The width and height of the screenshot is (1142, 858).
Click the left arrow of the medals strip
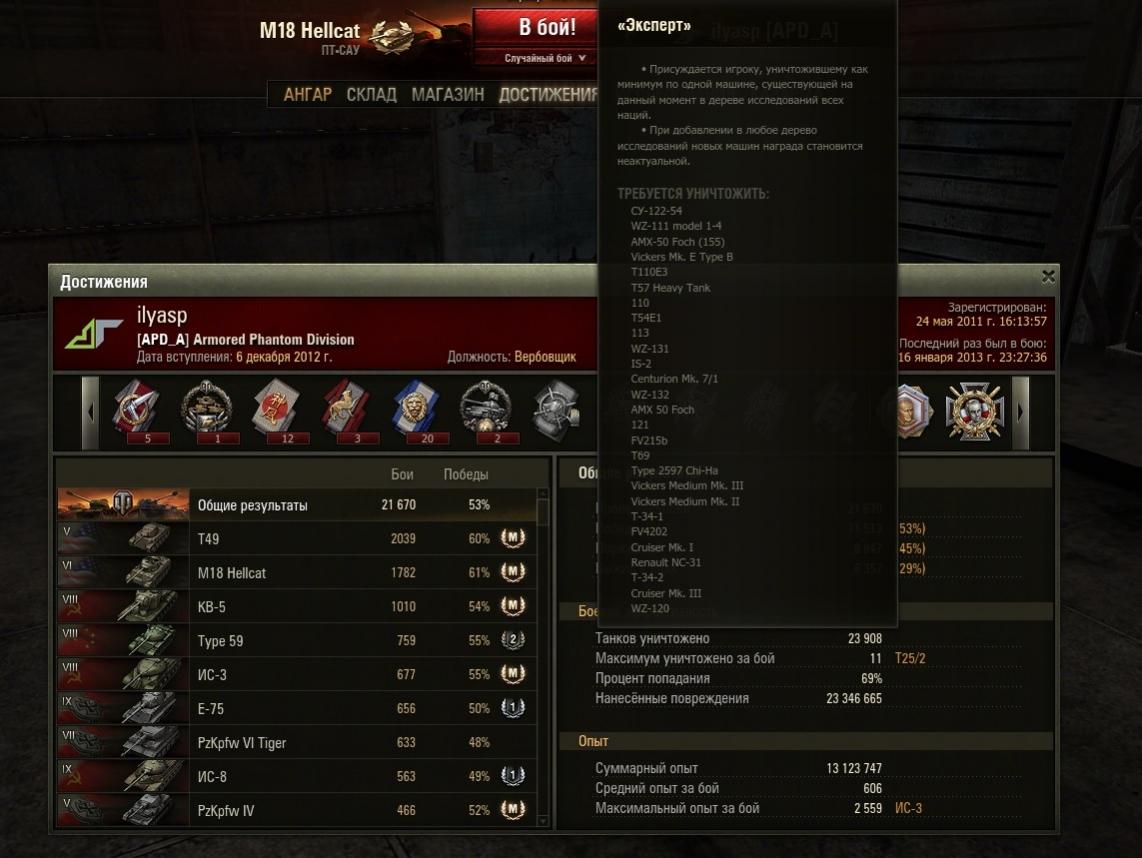pos(91,412)
